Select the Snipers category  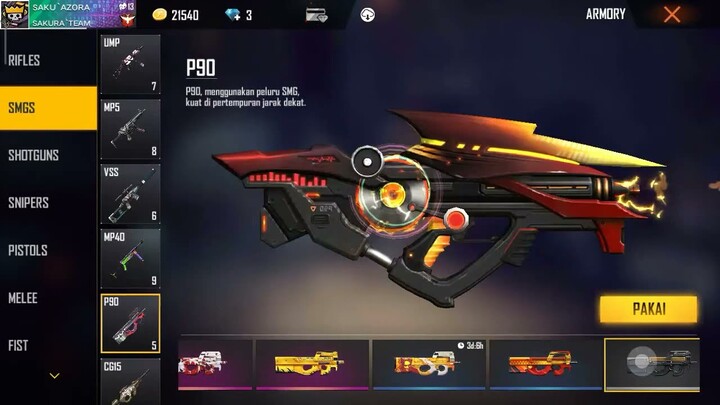(29, 203)
